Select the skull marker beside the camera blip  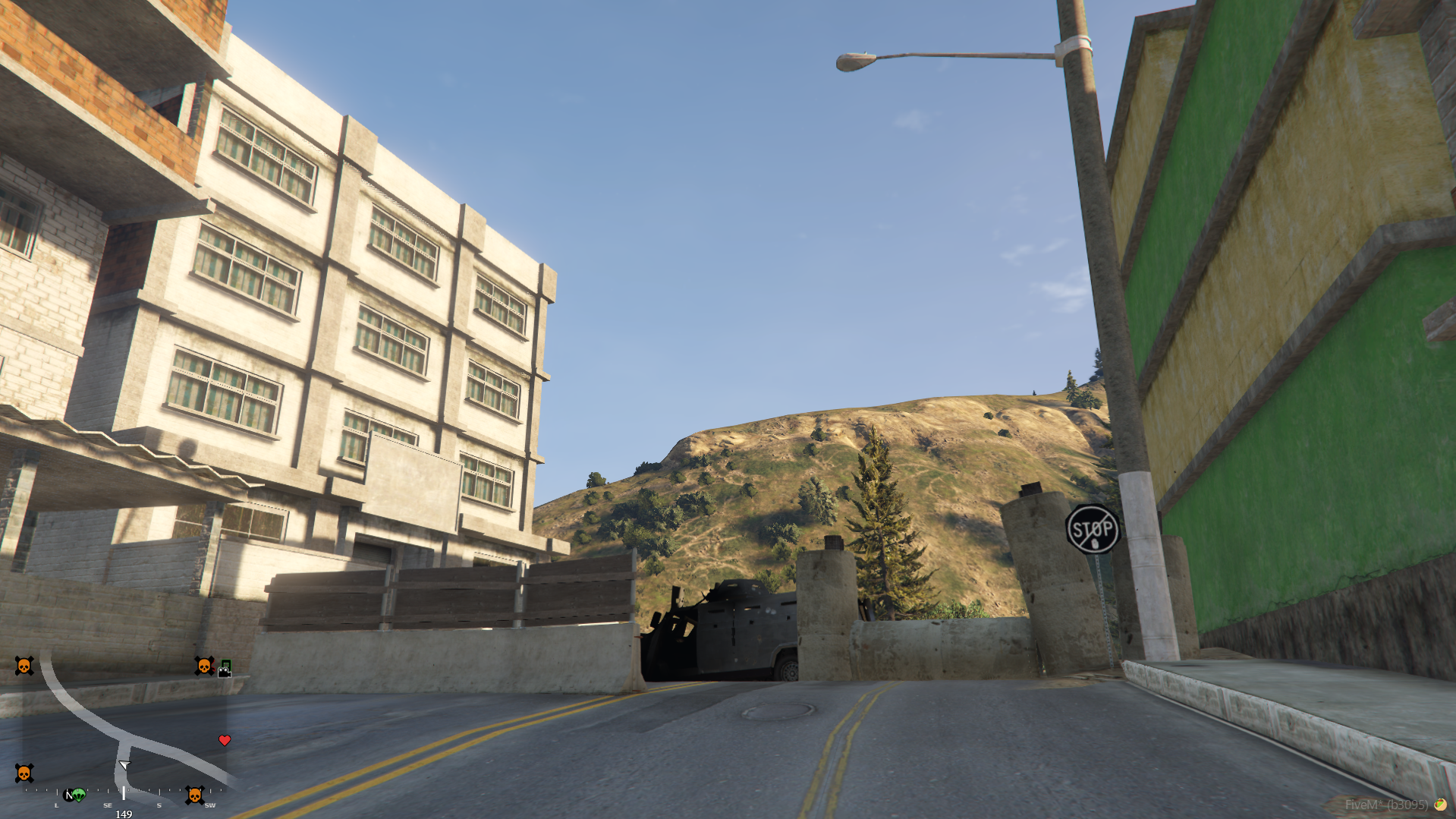coord(203,666)
